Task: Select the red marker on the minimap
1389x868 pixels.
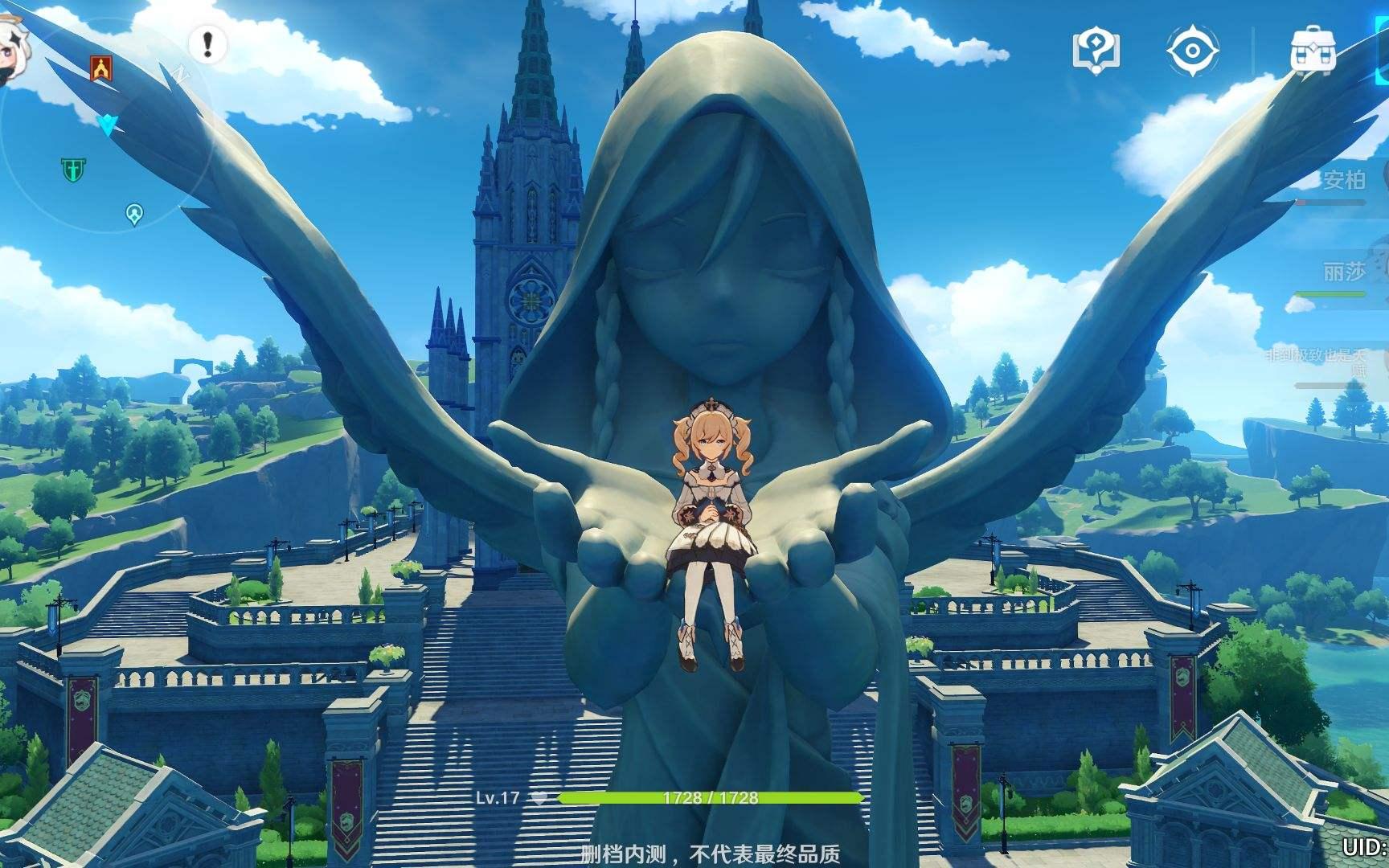Action: (101, 68)
